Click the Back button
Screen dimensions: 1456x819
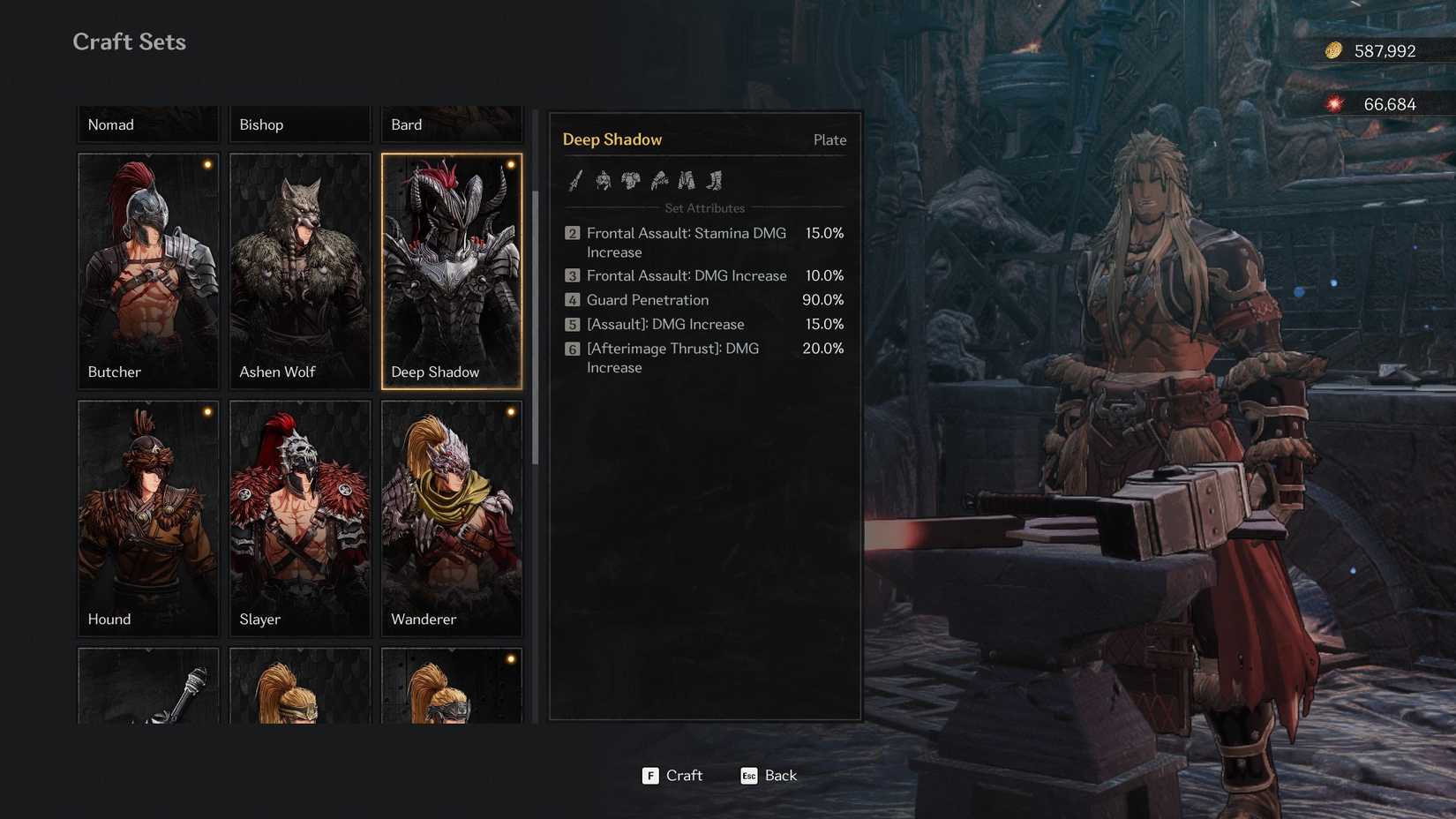pos(779,776)
